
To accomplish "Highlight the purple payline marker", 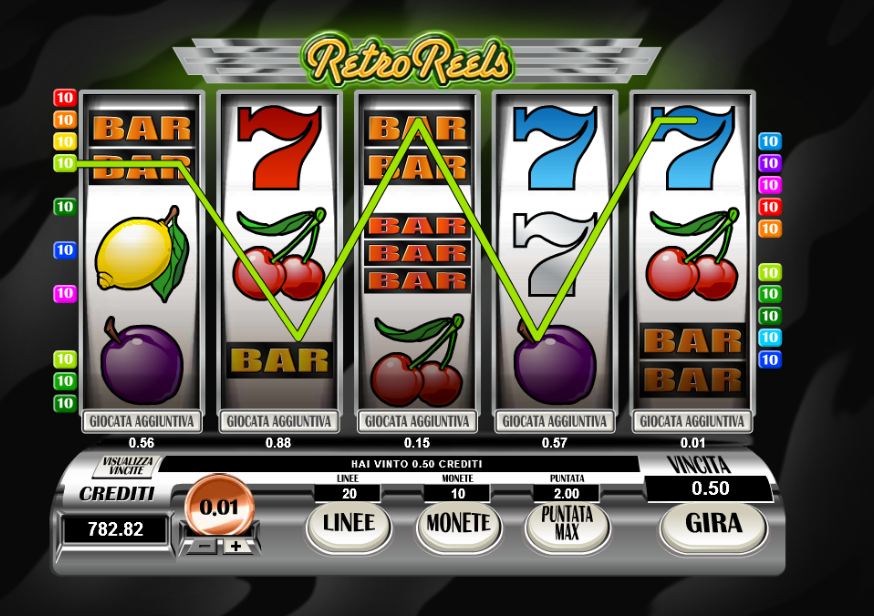I will pyautogui.click(x=769, y=163).
